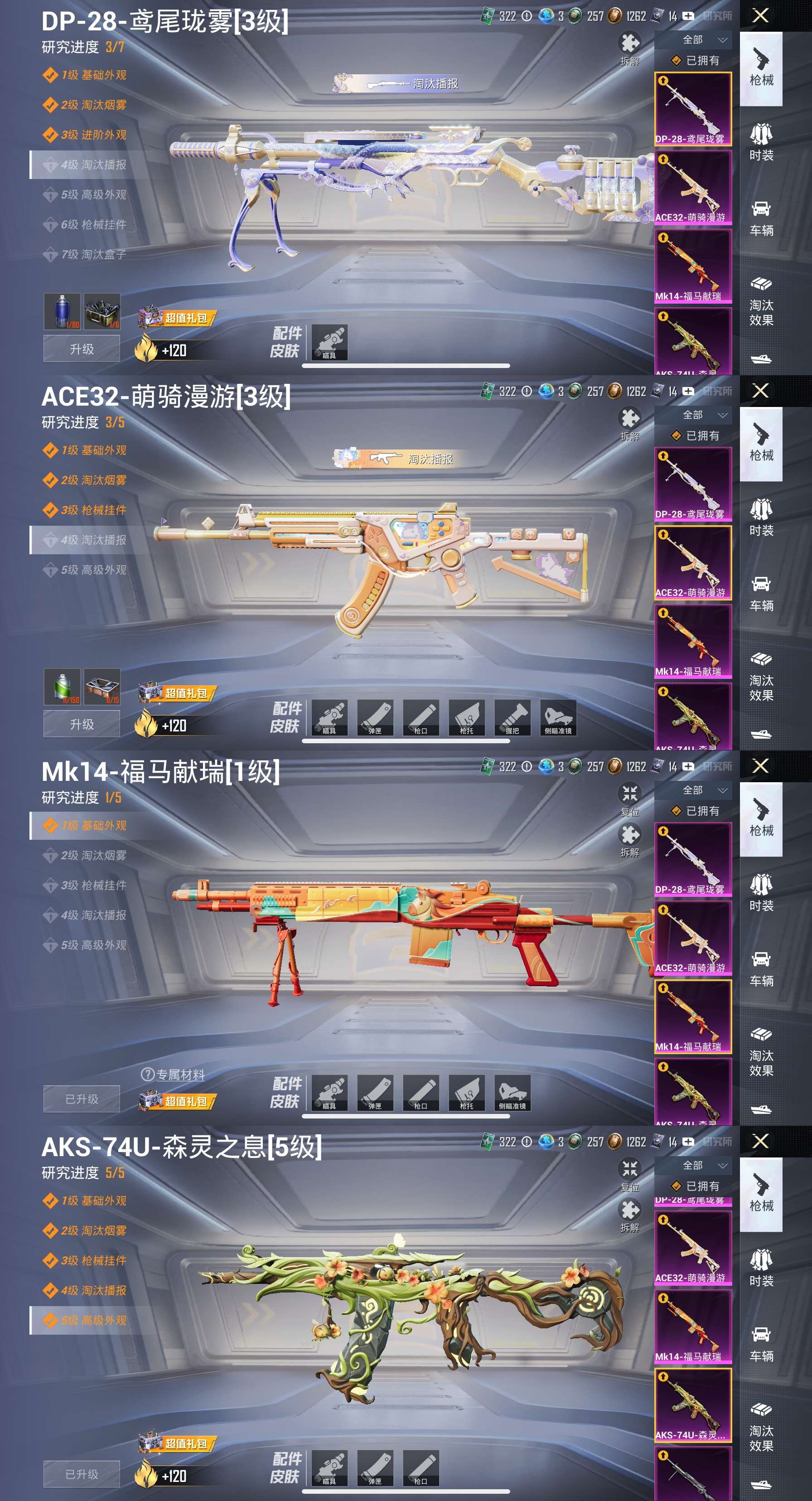This screenshot has height=1501, width=812.
Task: Click 升级 for DP-28-鸢尾珑雾
Action: (x=82, y=349)
